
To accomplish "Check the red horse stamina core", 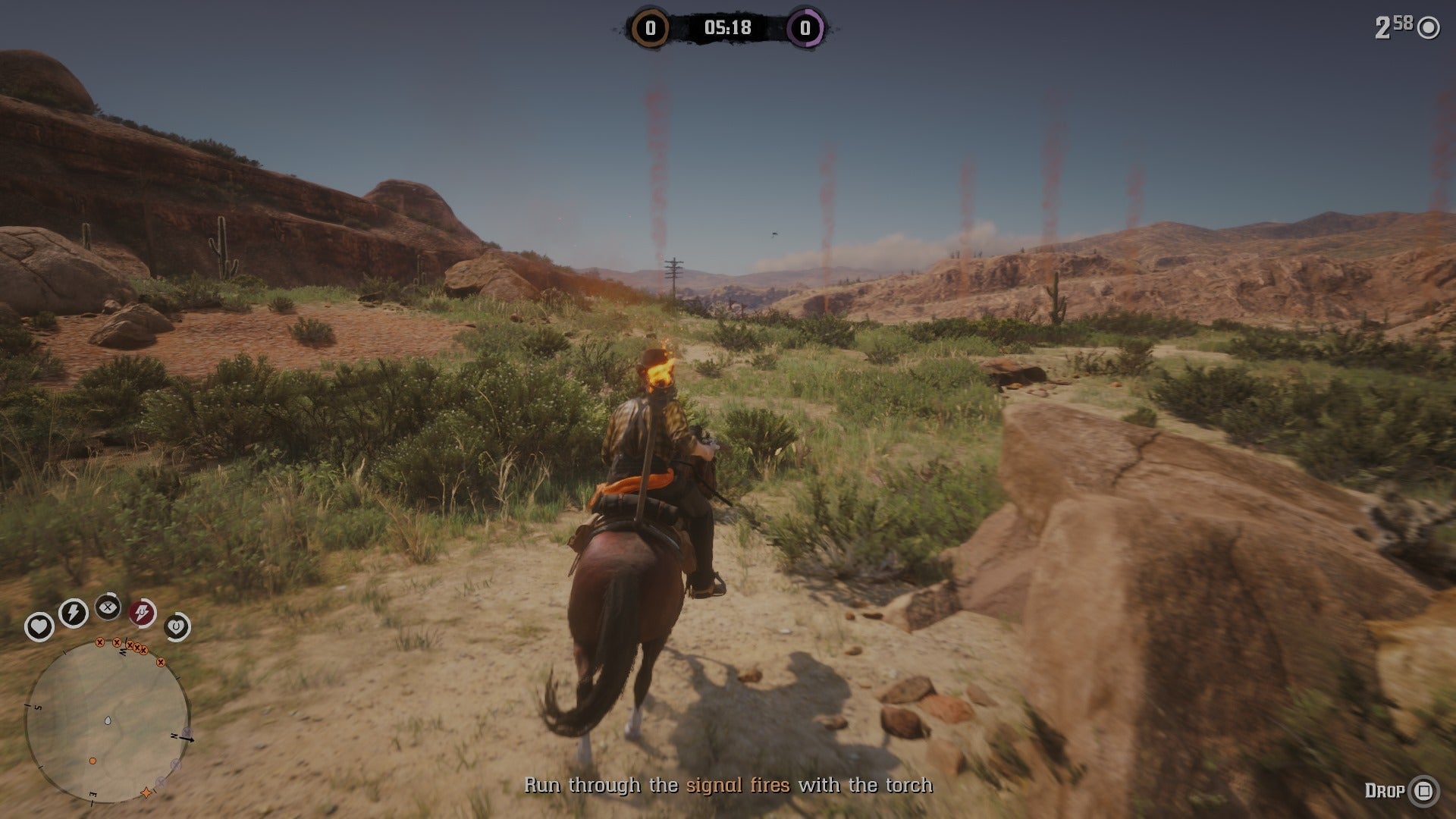I will pos(142,613).
